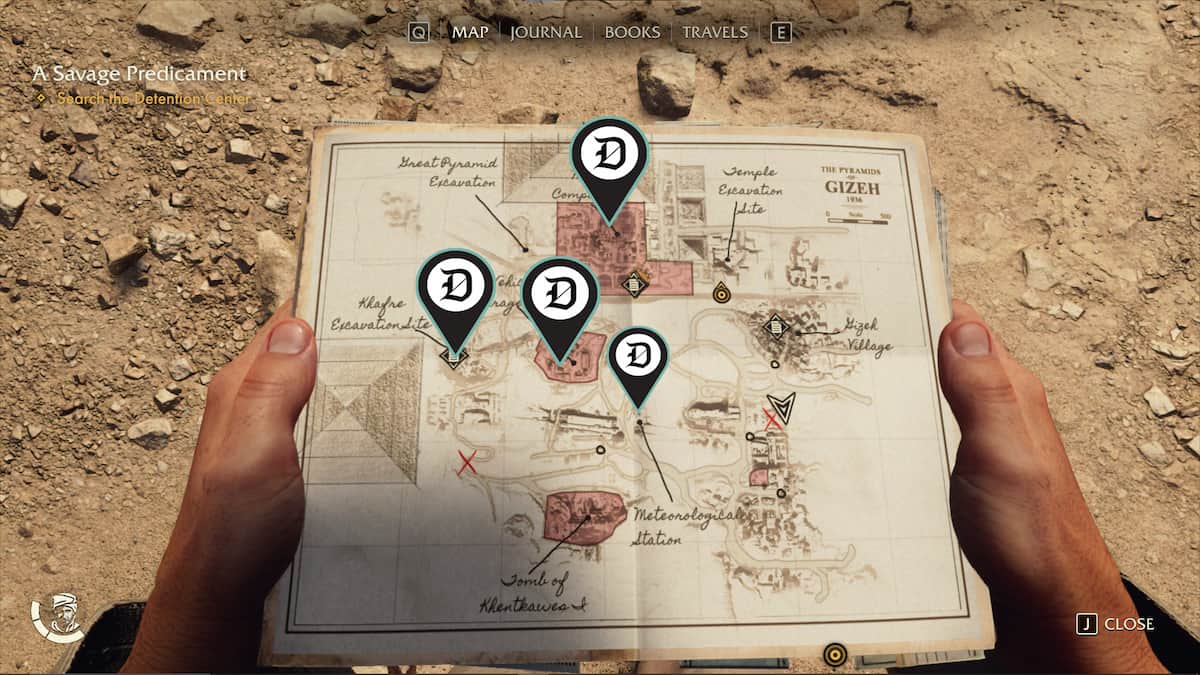Viewport: 1200px width, 675px height.
Task: Select the red X beside the player arrow
Action: point(771,420)
